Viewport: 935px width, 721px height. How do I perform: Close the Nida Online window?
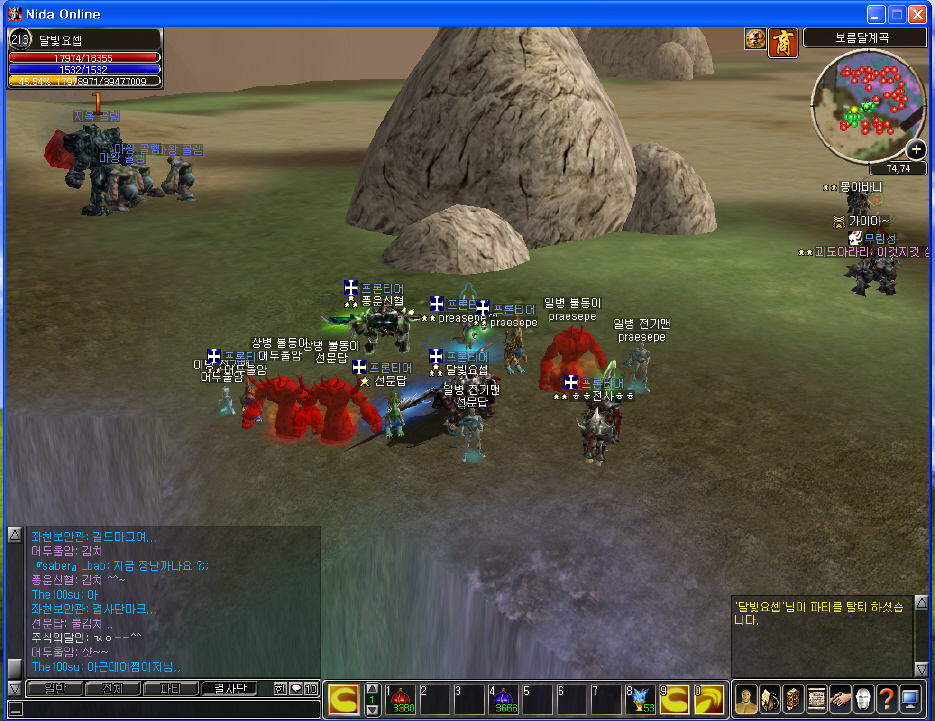click(918, 14)
